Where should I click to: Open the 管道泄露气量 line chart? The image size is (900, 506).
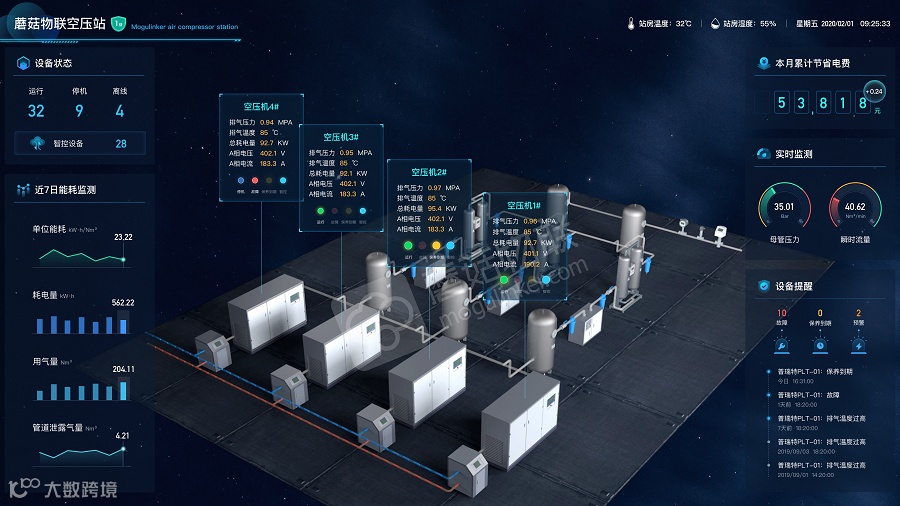click(x=82, y=454)
